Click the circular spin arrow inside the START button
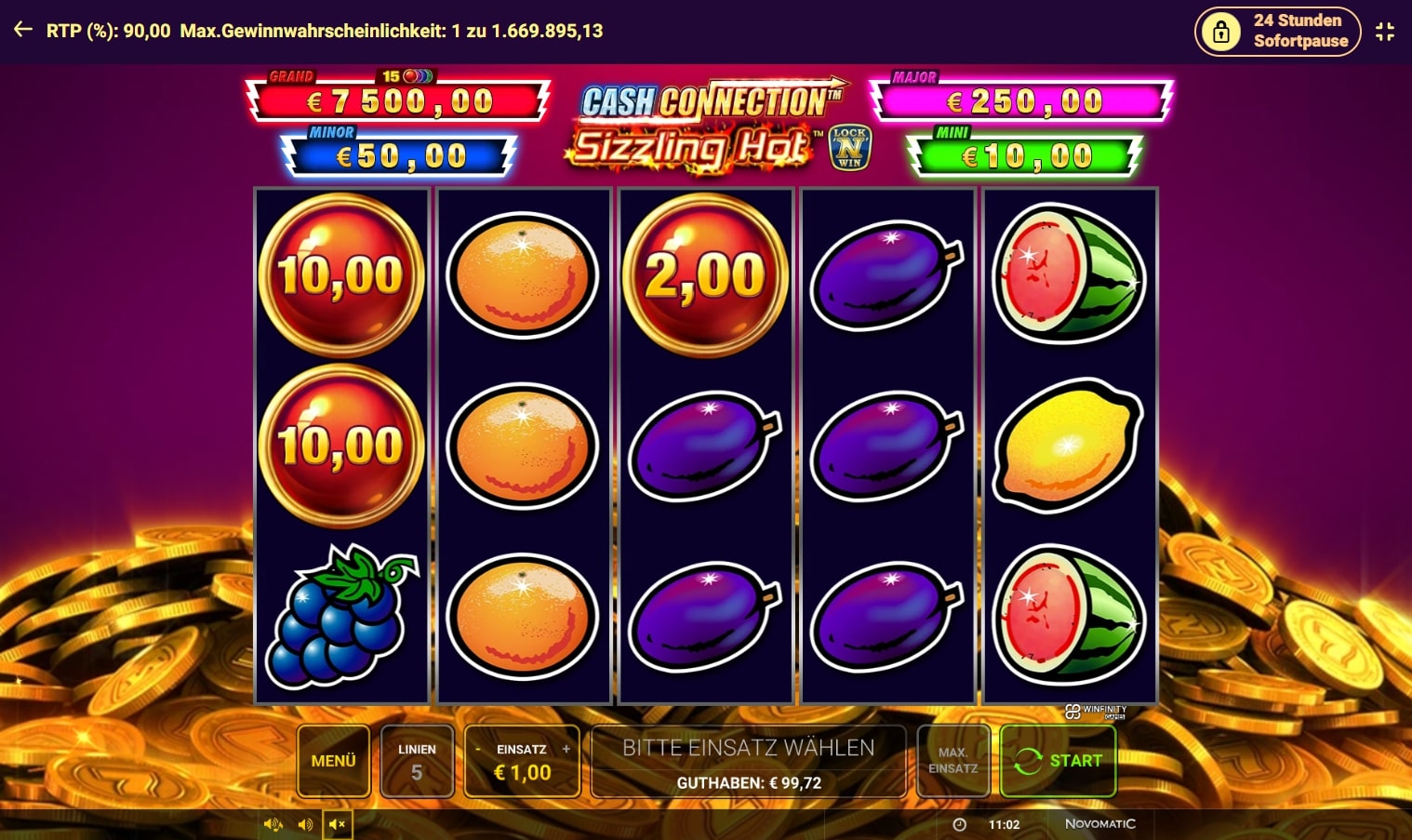The width and height of the screenshot is (1412, 840). click(x=1029, y=761)
